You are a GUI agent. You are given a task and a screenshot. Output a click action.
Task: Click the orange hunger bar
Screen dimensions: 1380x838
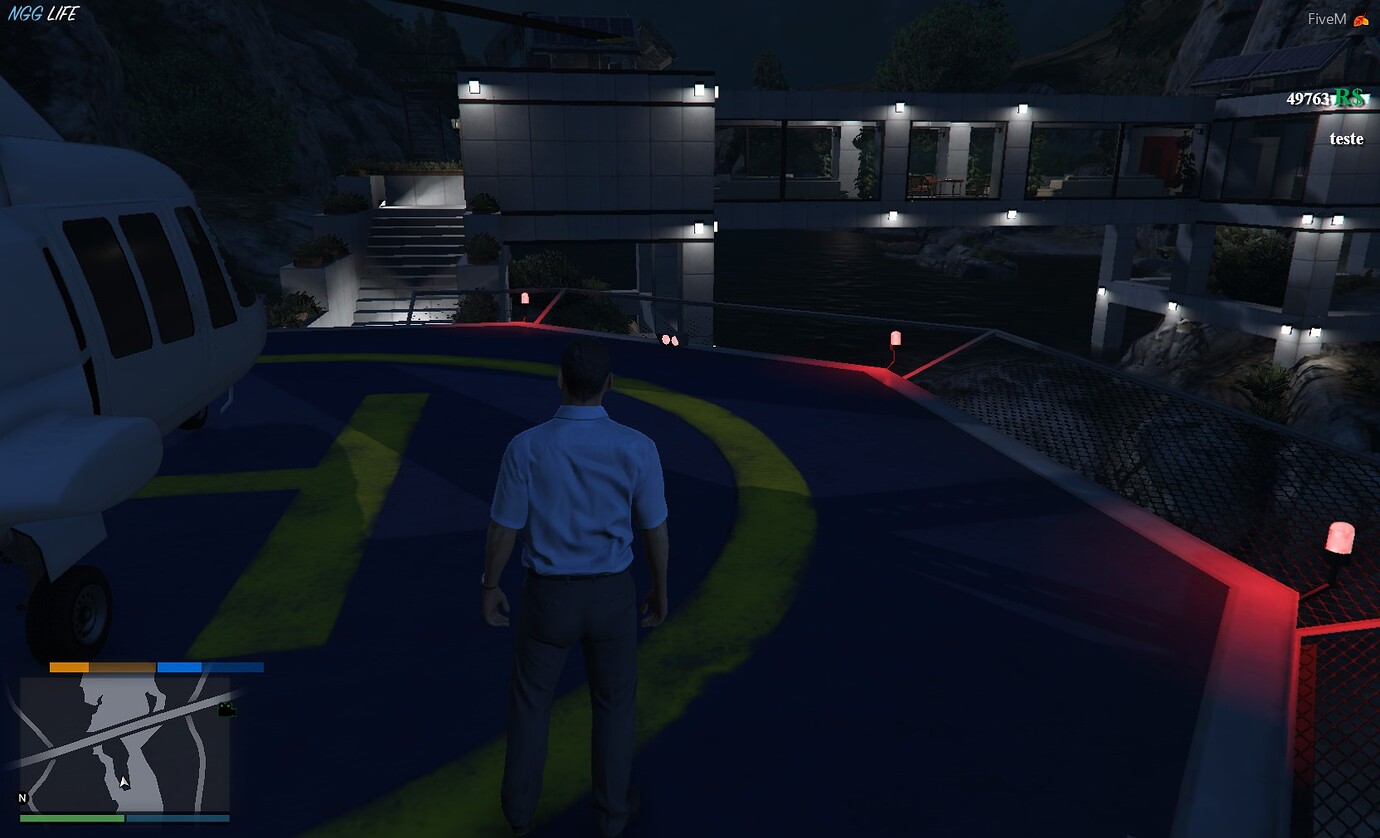70,665
